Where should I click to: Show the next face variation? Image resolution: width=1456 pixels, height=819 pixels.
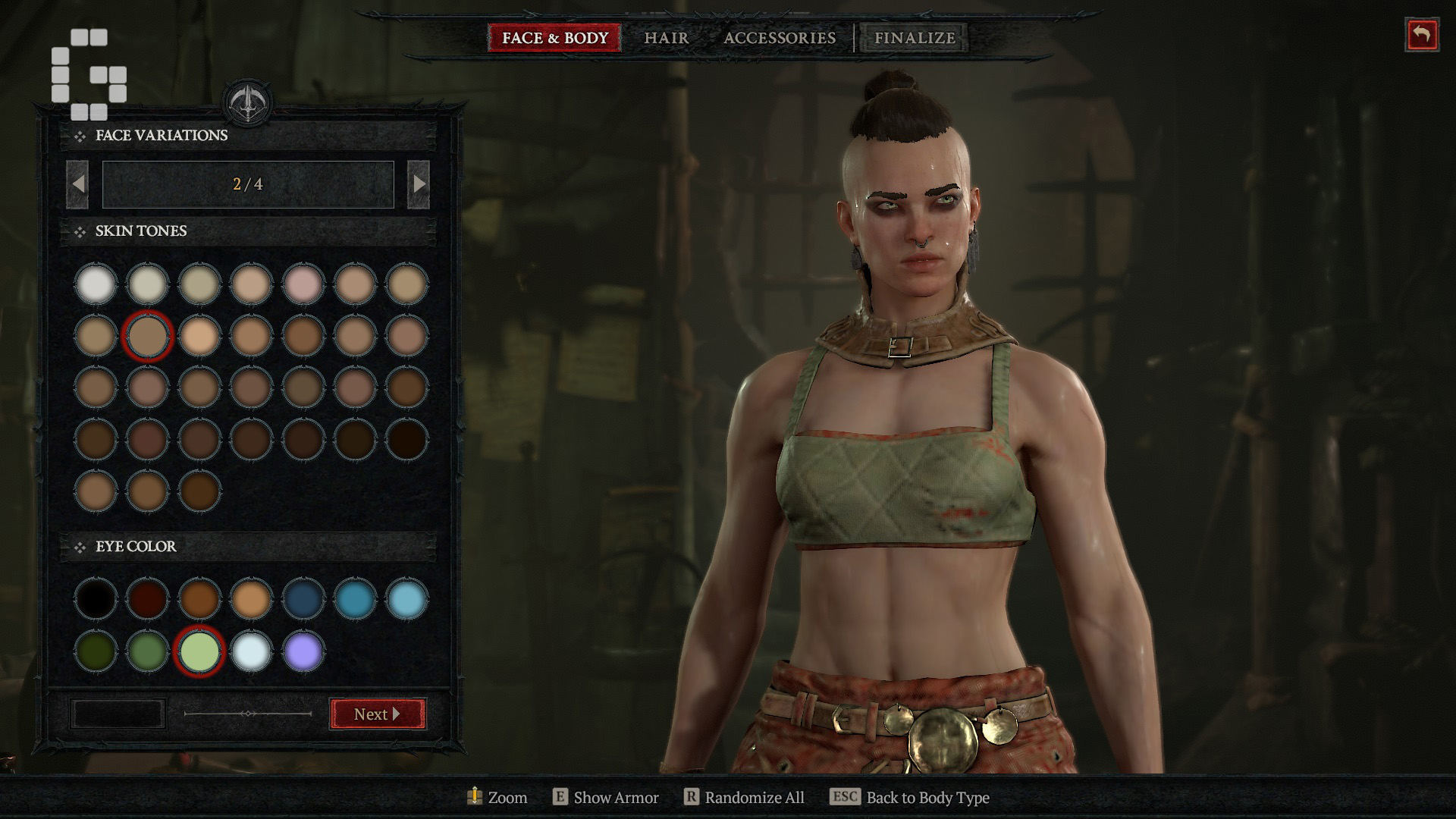point(419,184)
